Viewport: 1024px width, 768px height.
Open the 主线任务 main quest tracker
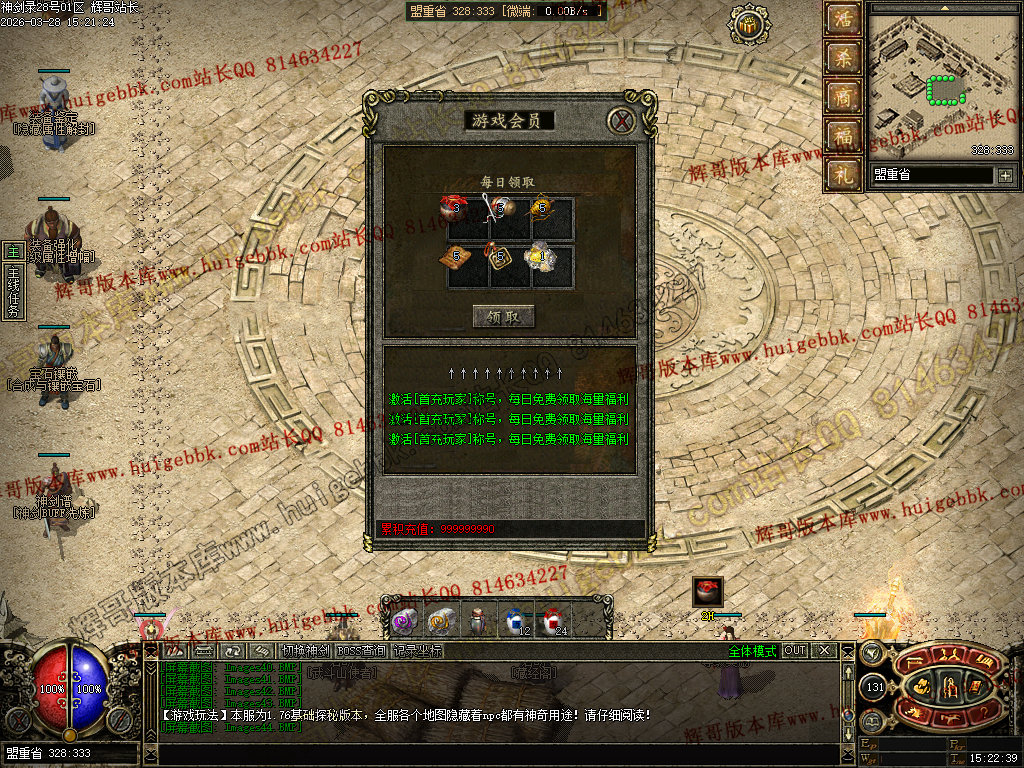13,284
